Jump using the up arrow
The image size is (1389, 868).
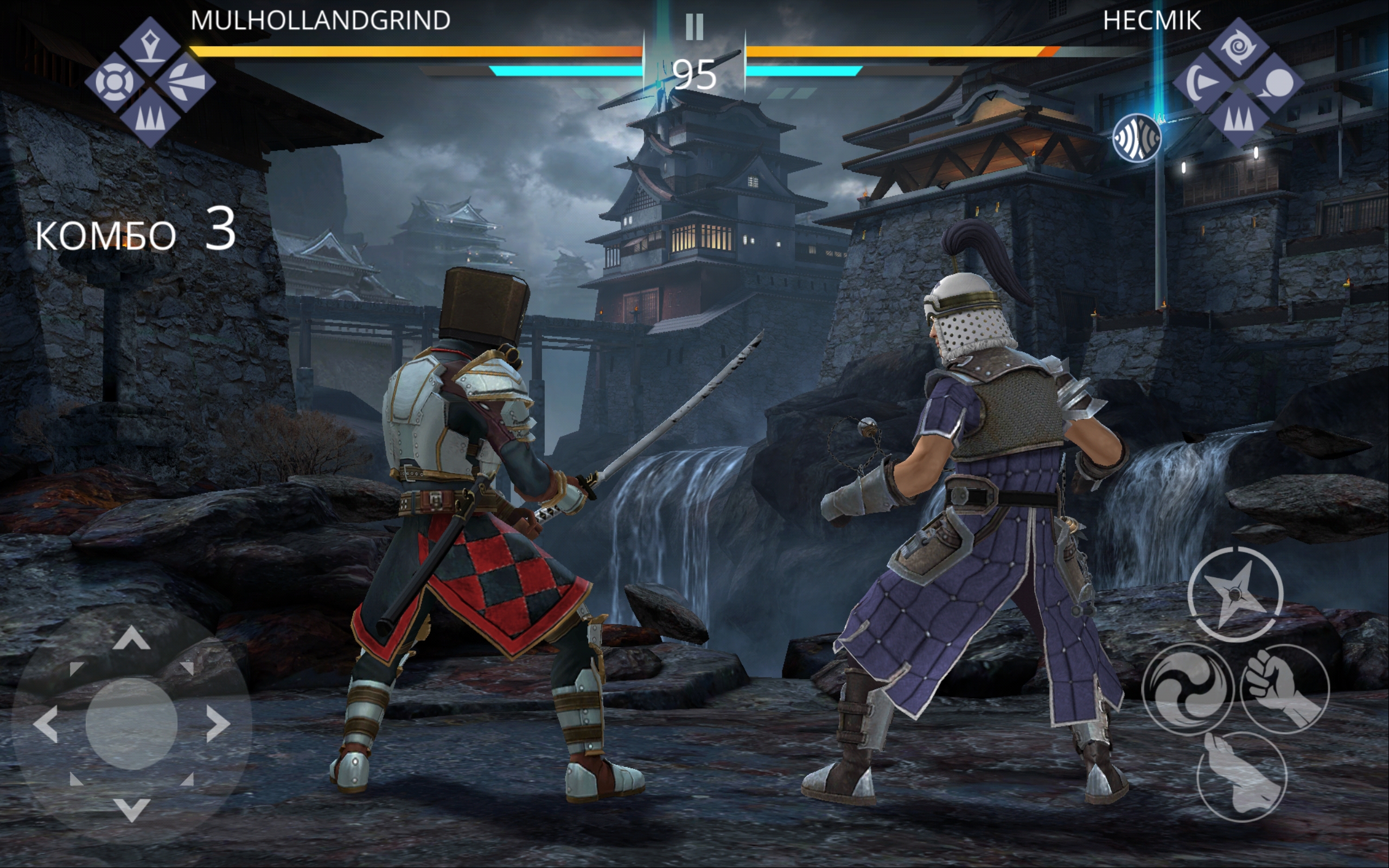pyautogui.click(x=131, y=639)
